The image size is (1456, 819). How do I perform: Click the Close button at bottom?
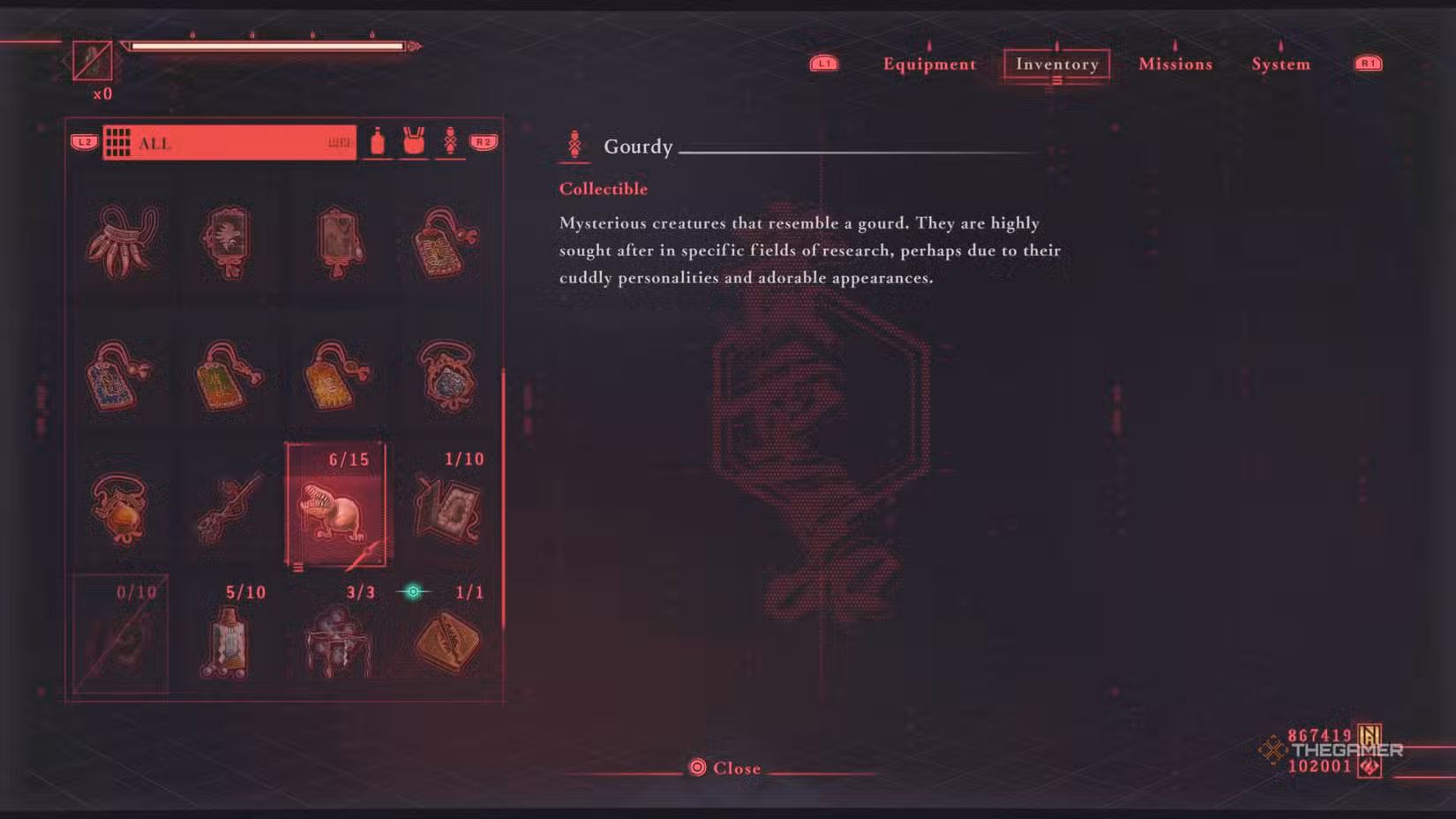click(726, 767)
